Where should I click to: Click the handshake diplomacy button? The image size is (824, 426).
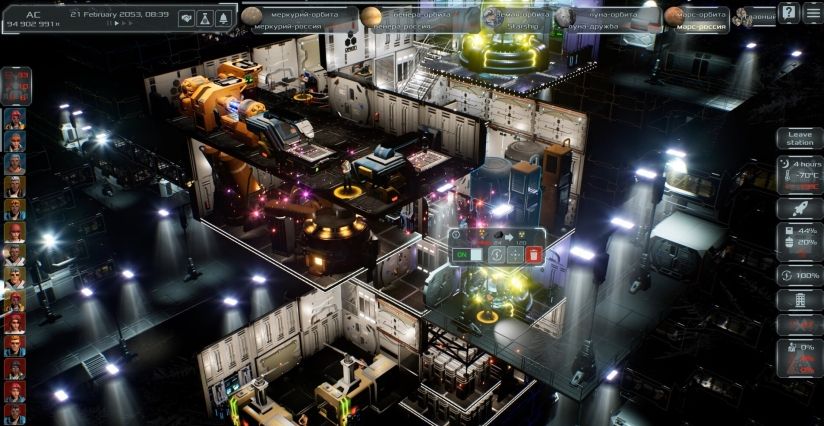pos(186,18)
